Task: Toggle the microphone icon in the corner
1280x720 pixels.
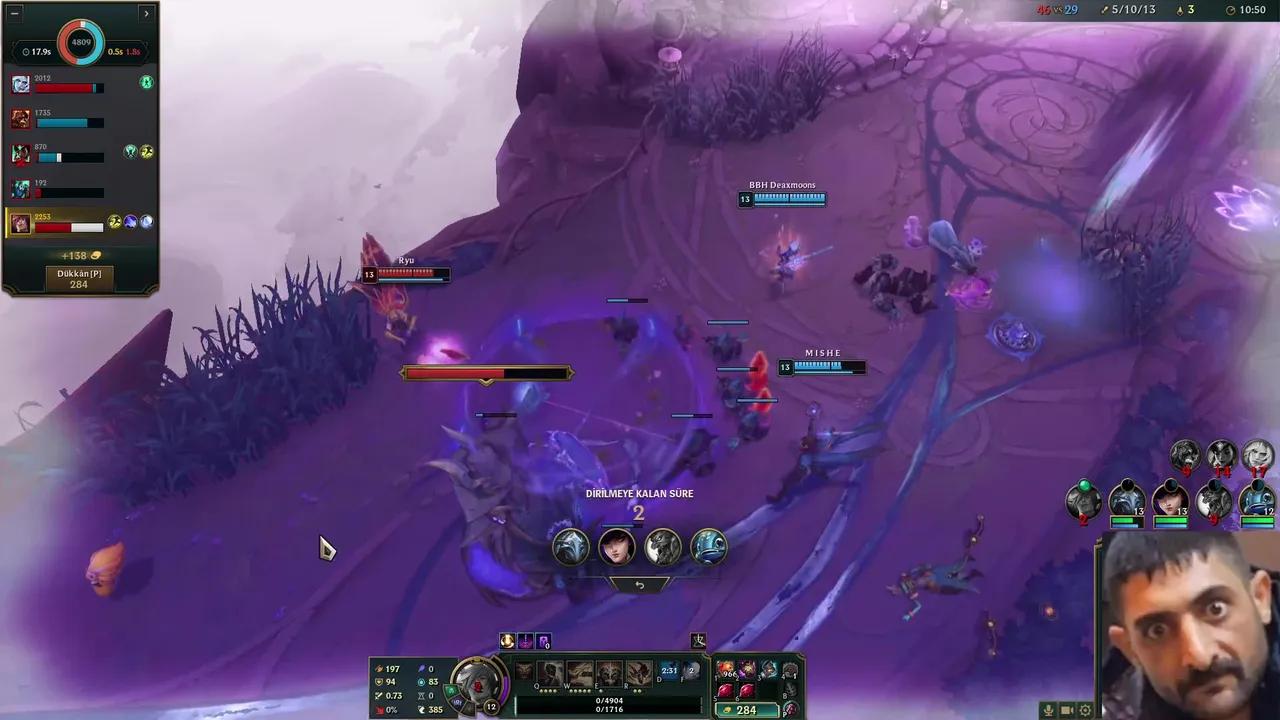Action: 1048,710
